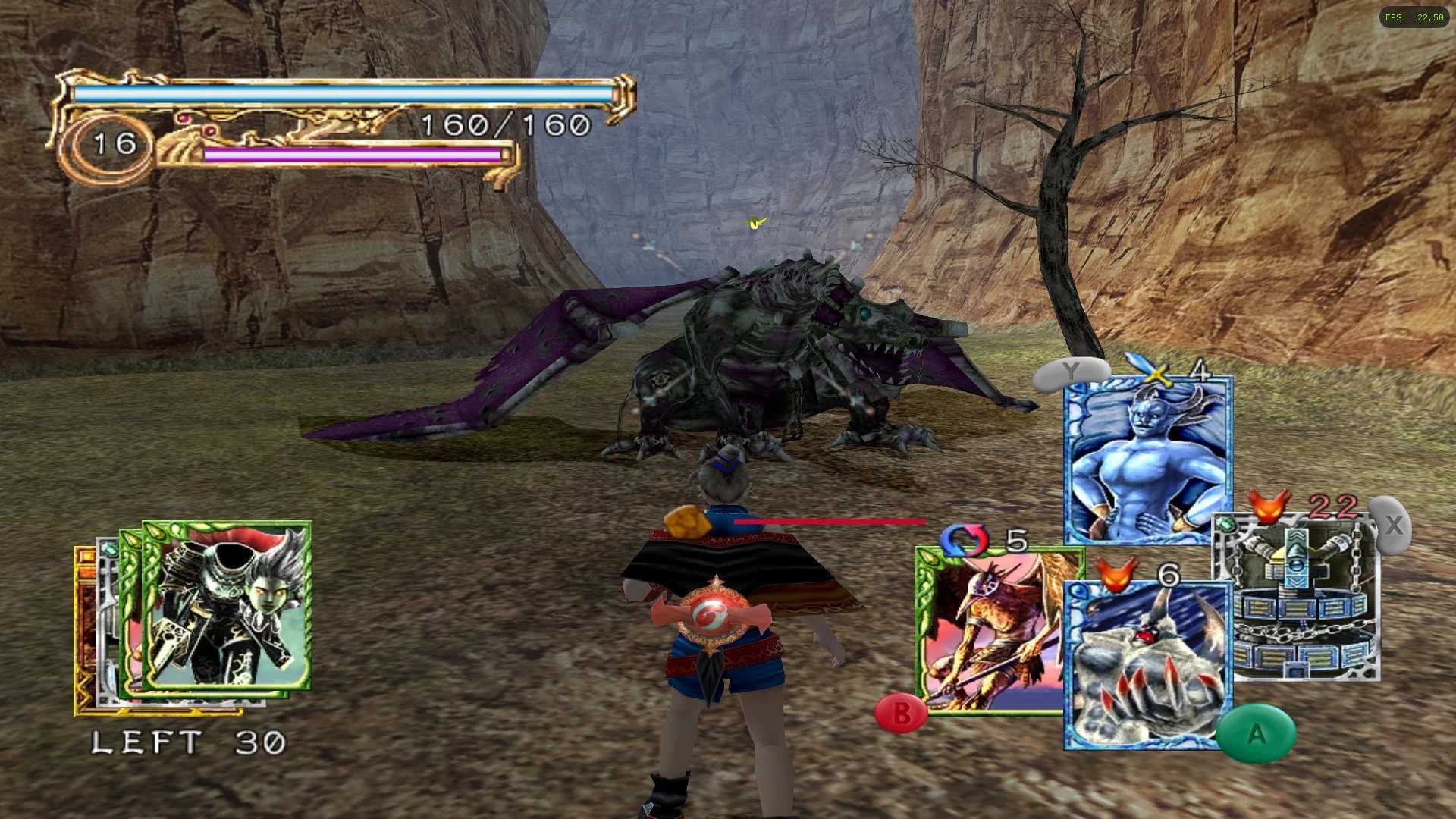This screenshot has width=1456, height=819.
Task: Click the card deck stack
Action: (x=194, y=616)
